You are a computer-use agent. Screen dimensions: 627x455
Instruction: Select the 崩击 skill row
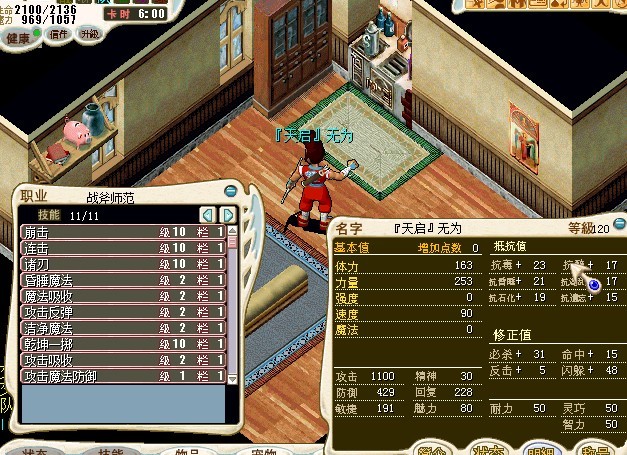(x=120, y=232)
